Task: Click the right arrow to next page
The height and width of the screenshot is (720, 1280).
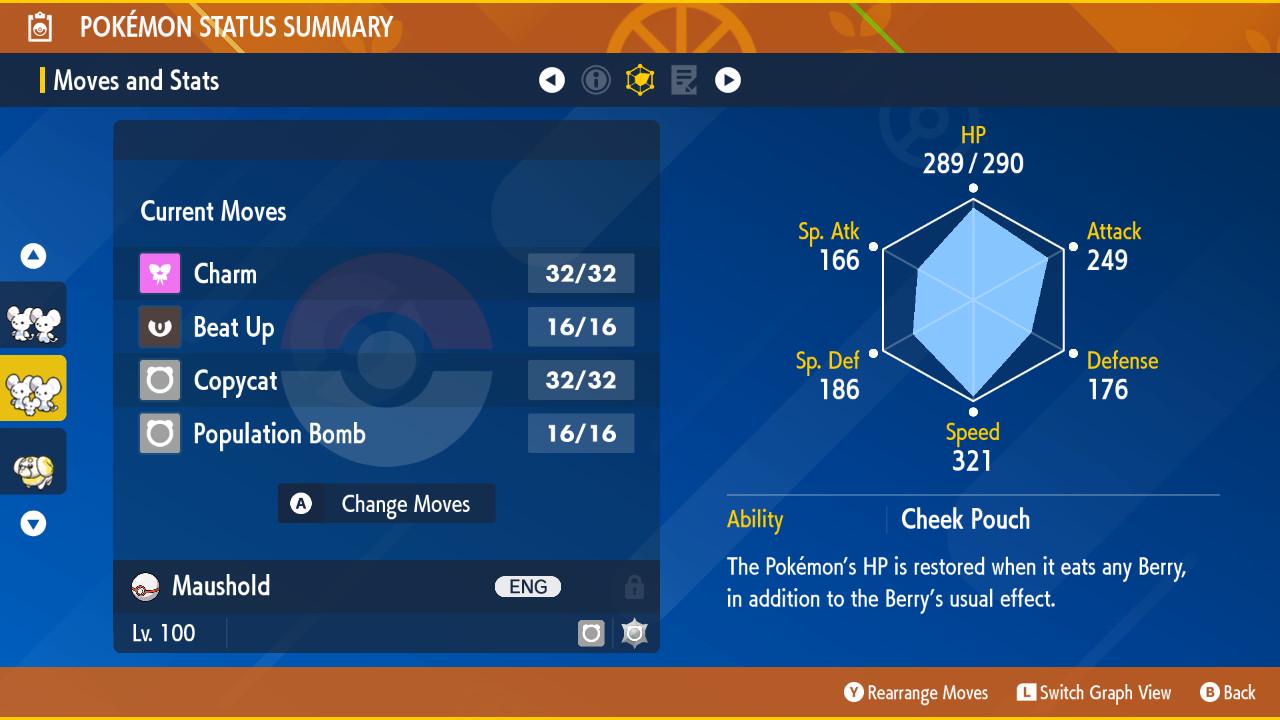Action: pos(728,80)
